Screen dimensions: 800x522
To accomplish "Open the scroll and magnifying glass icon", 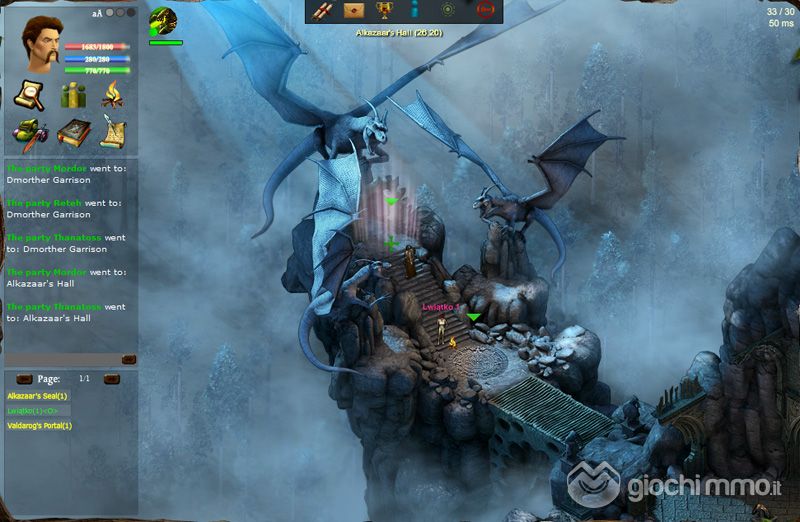I will 27,95.
